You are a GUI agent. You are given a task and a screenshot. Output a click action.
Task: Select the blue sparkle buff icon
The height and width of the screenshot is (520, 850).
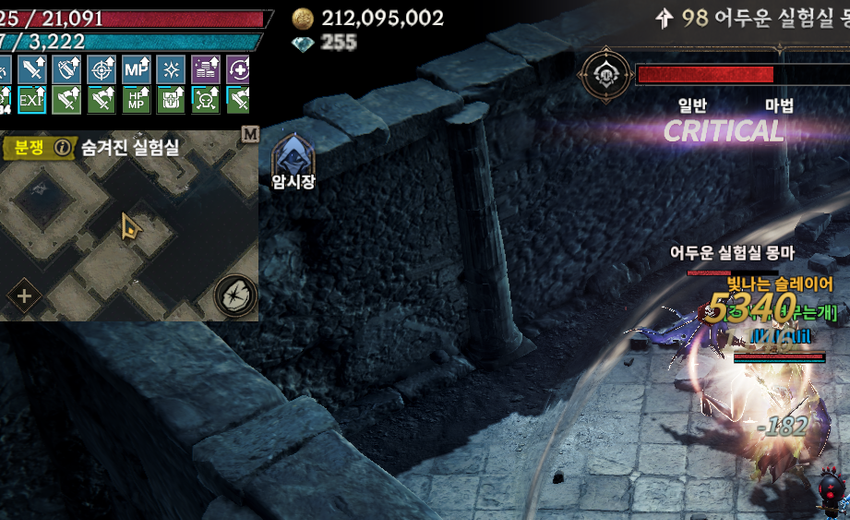[x=171, y=69]
